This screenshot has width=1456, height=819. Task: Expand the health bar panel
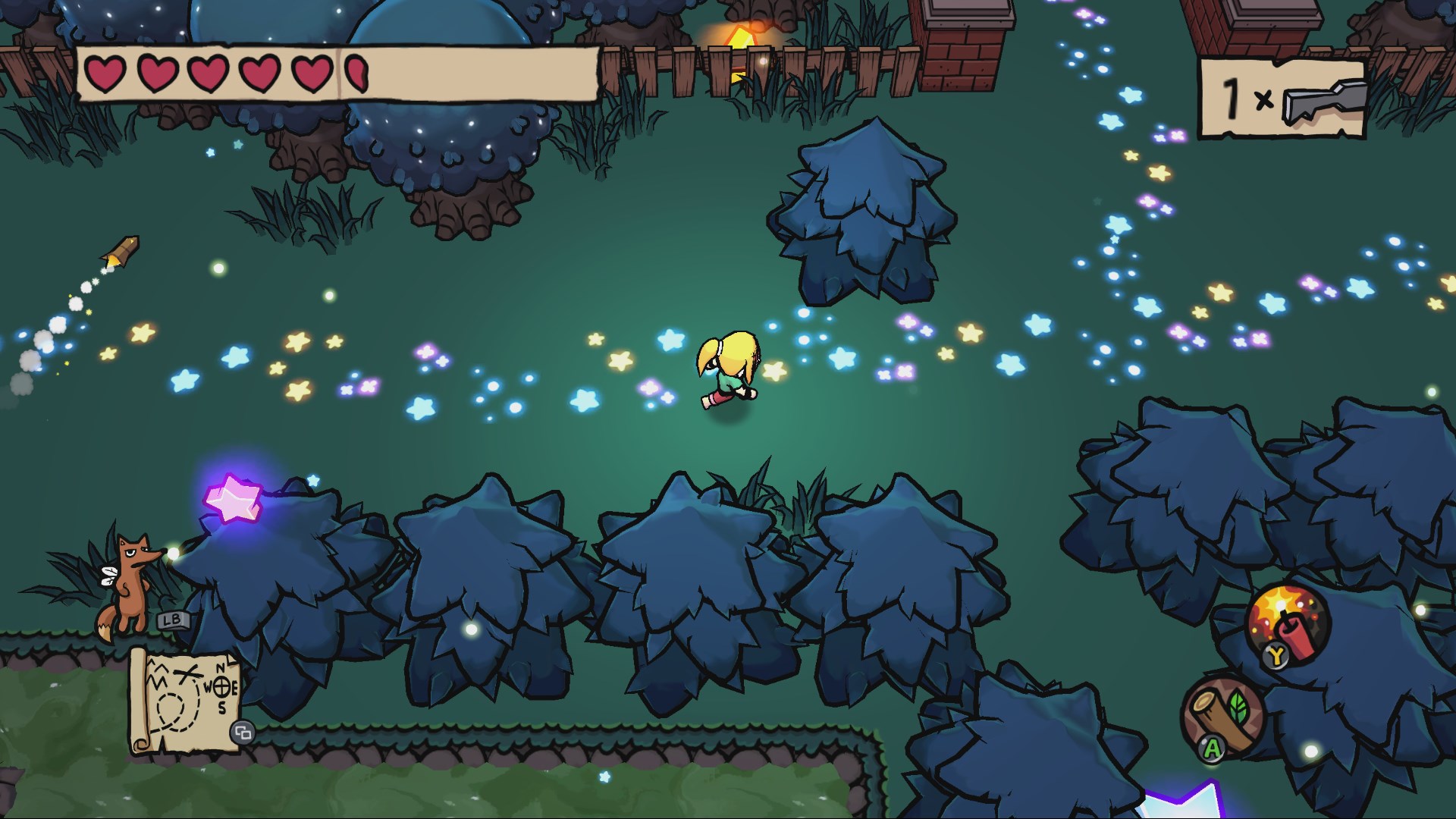point(334,73)
